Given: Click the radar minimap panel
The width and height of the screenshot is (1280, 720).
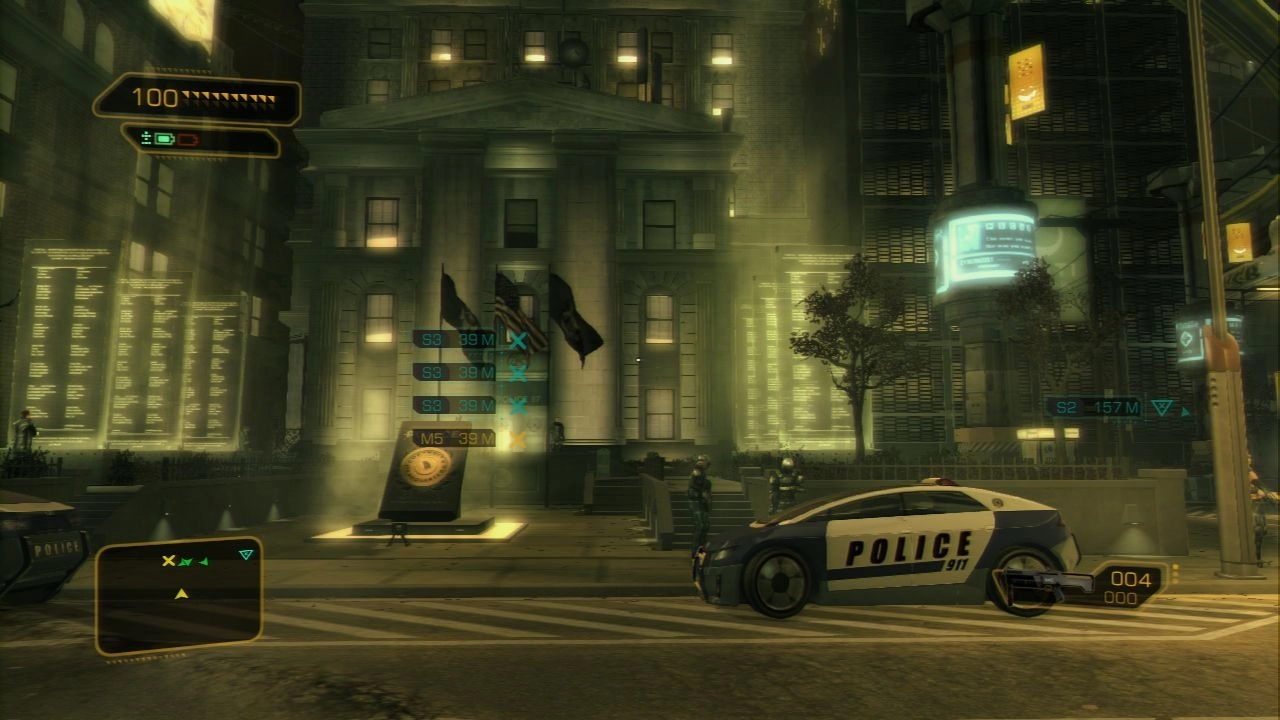Looking at the screenshot, I should click(179, 597).
